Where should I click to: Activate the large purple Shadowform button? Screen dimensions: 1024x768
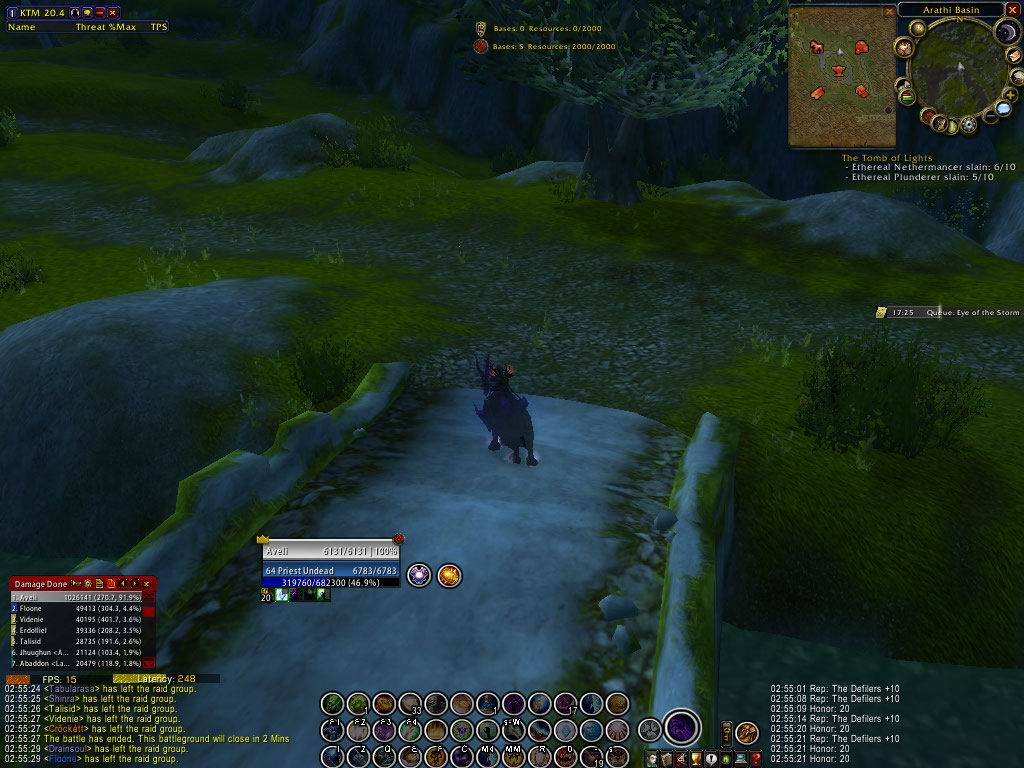tap(682, 727)
